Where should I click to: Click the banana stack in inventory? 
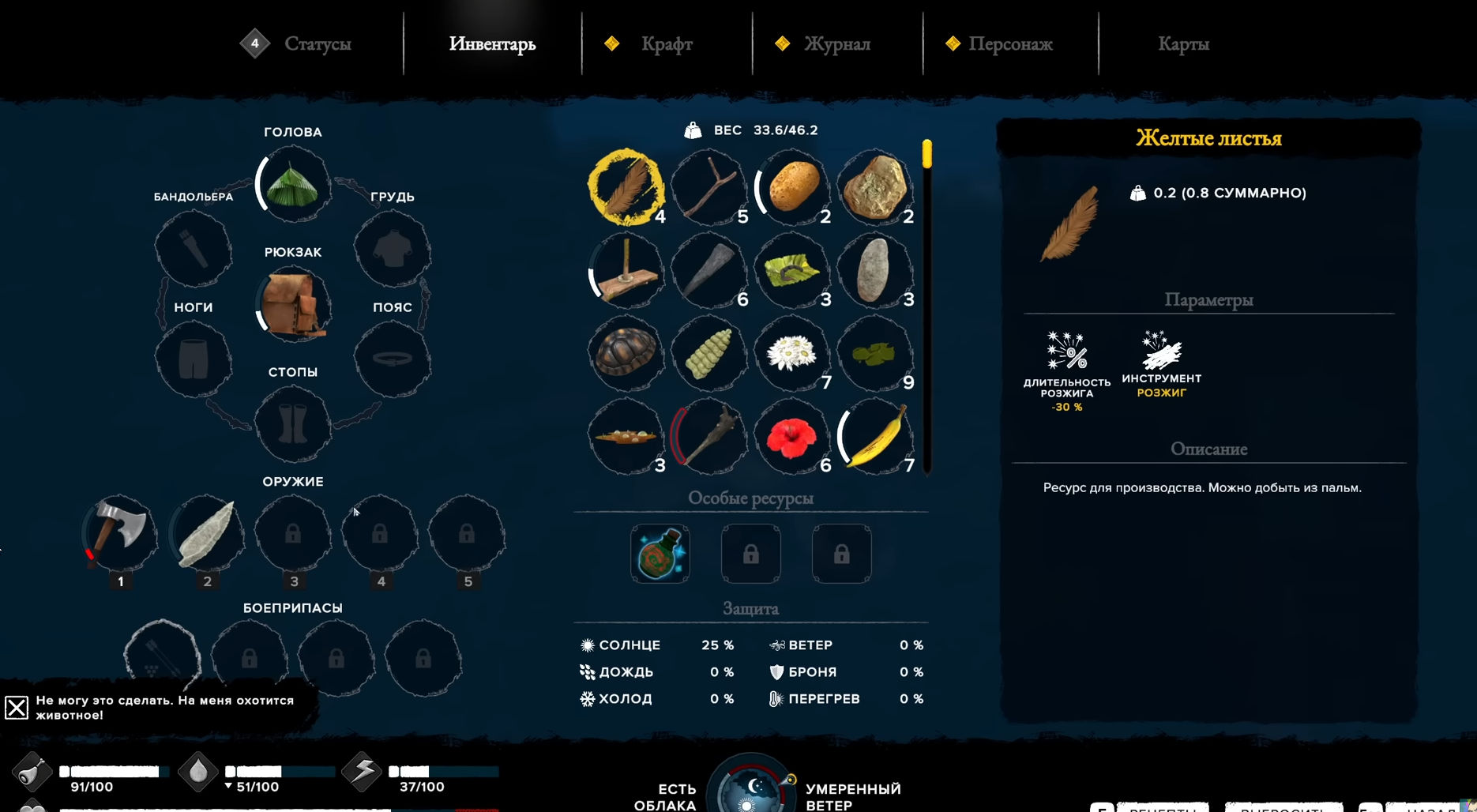point(875,437)
